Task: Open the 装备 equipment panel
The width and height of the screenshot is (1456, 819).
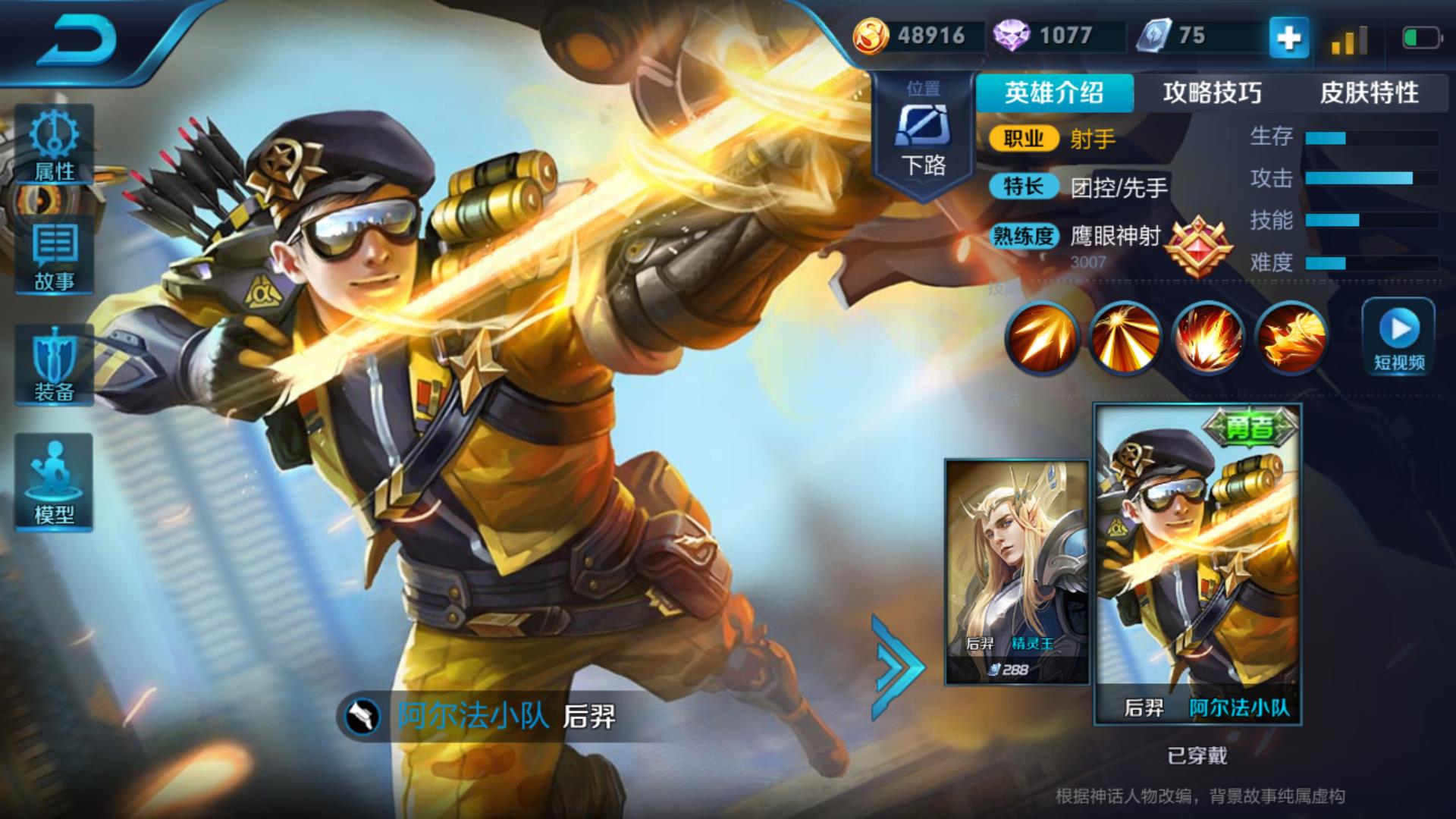Action: (54, 366)
